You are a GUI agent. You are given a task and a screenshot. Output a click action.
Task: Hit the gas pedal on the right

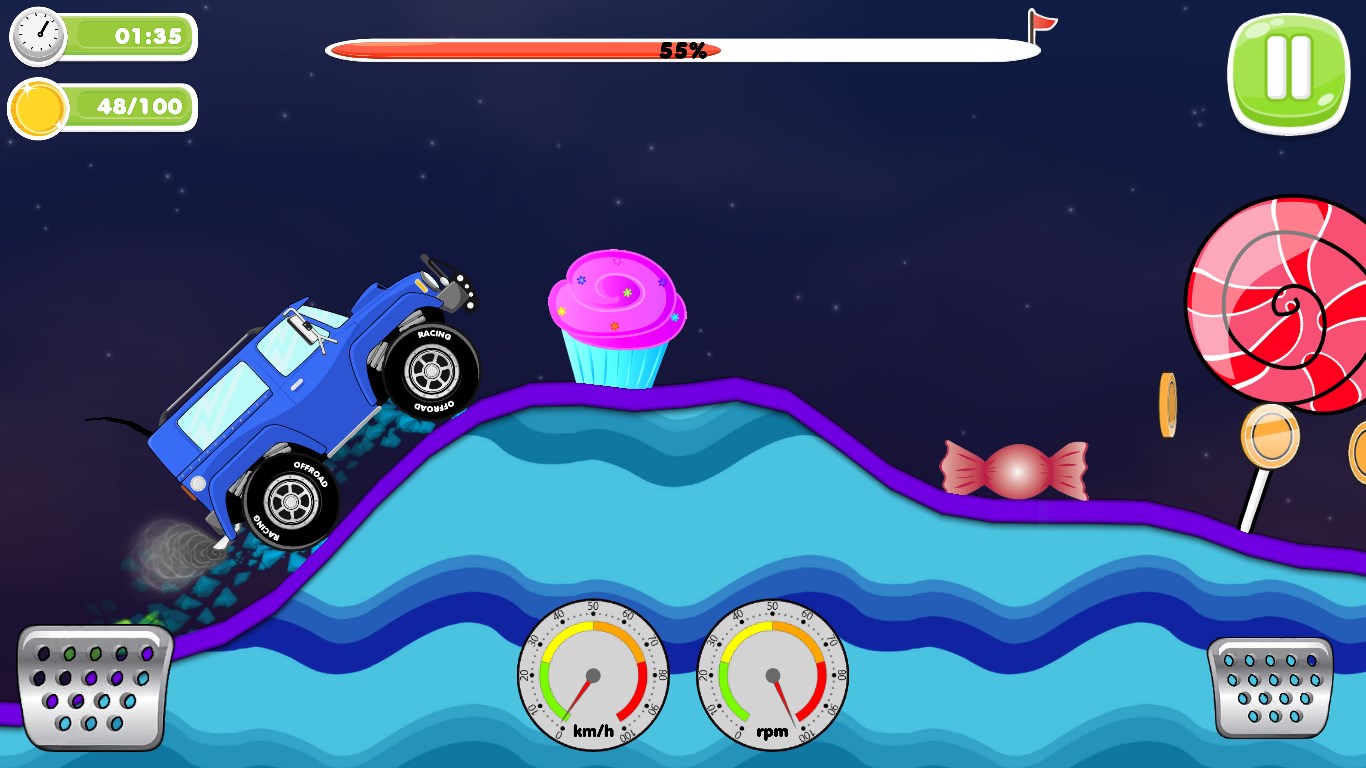[1270, 687]
